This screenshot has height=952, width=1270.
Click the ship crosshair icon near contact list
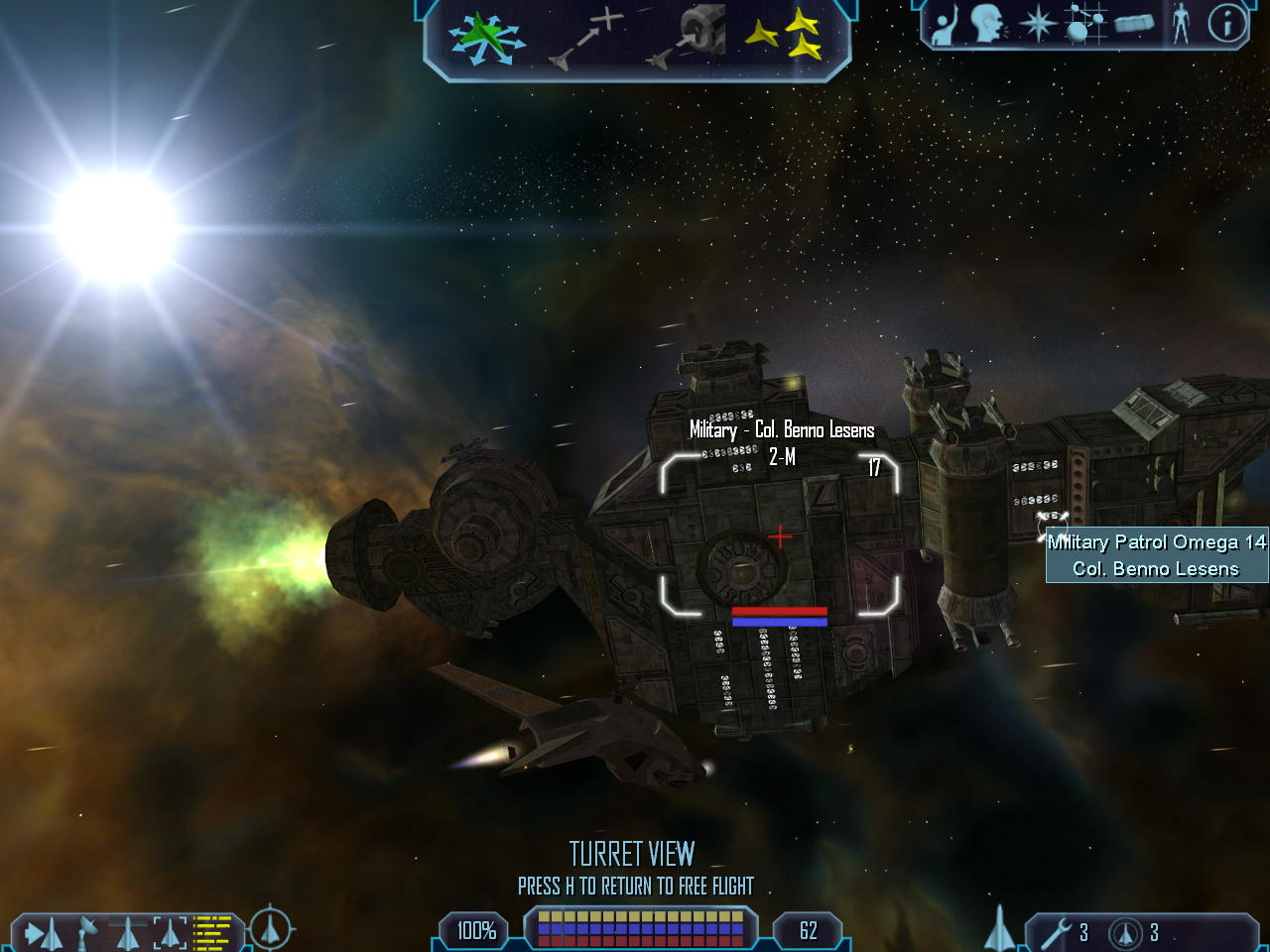point(269,929)
